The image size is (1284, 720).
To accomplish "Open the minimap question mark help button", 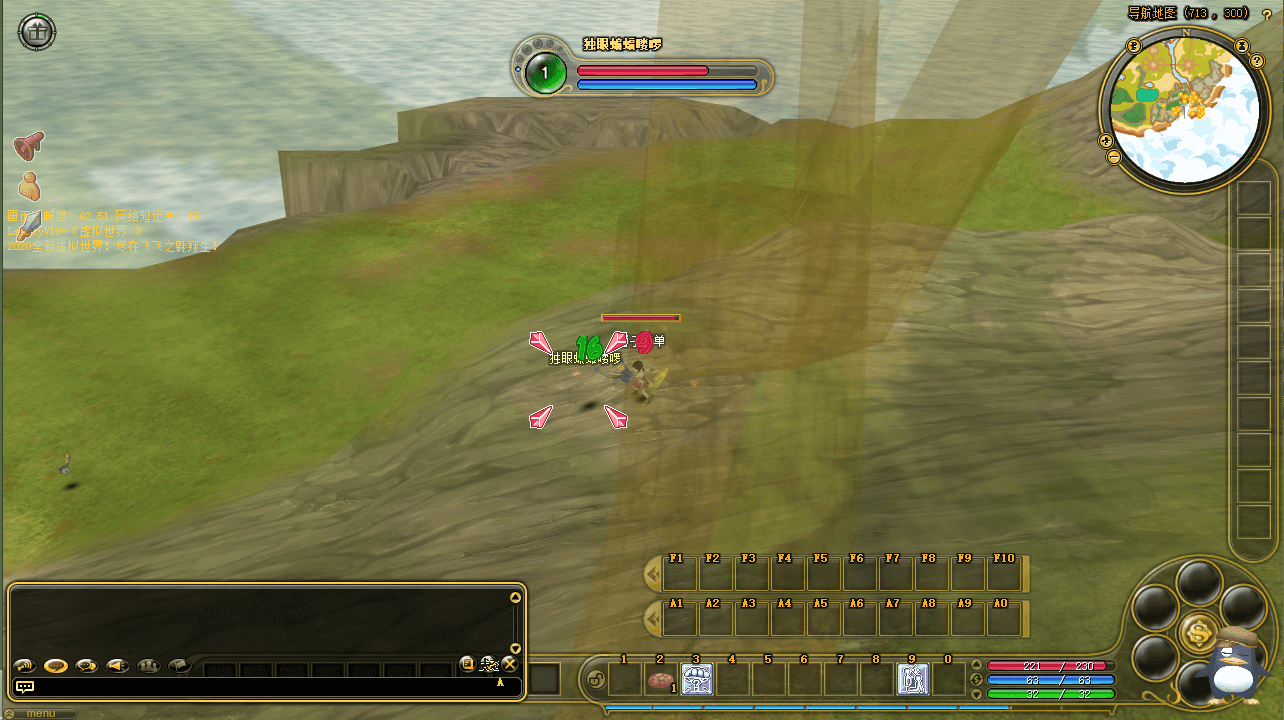I will click(1257, 61).
